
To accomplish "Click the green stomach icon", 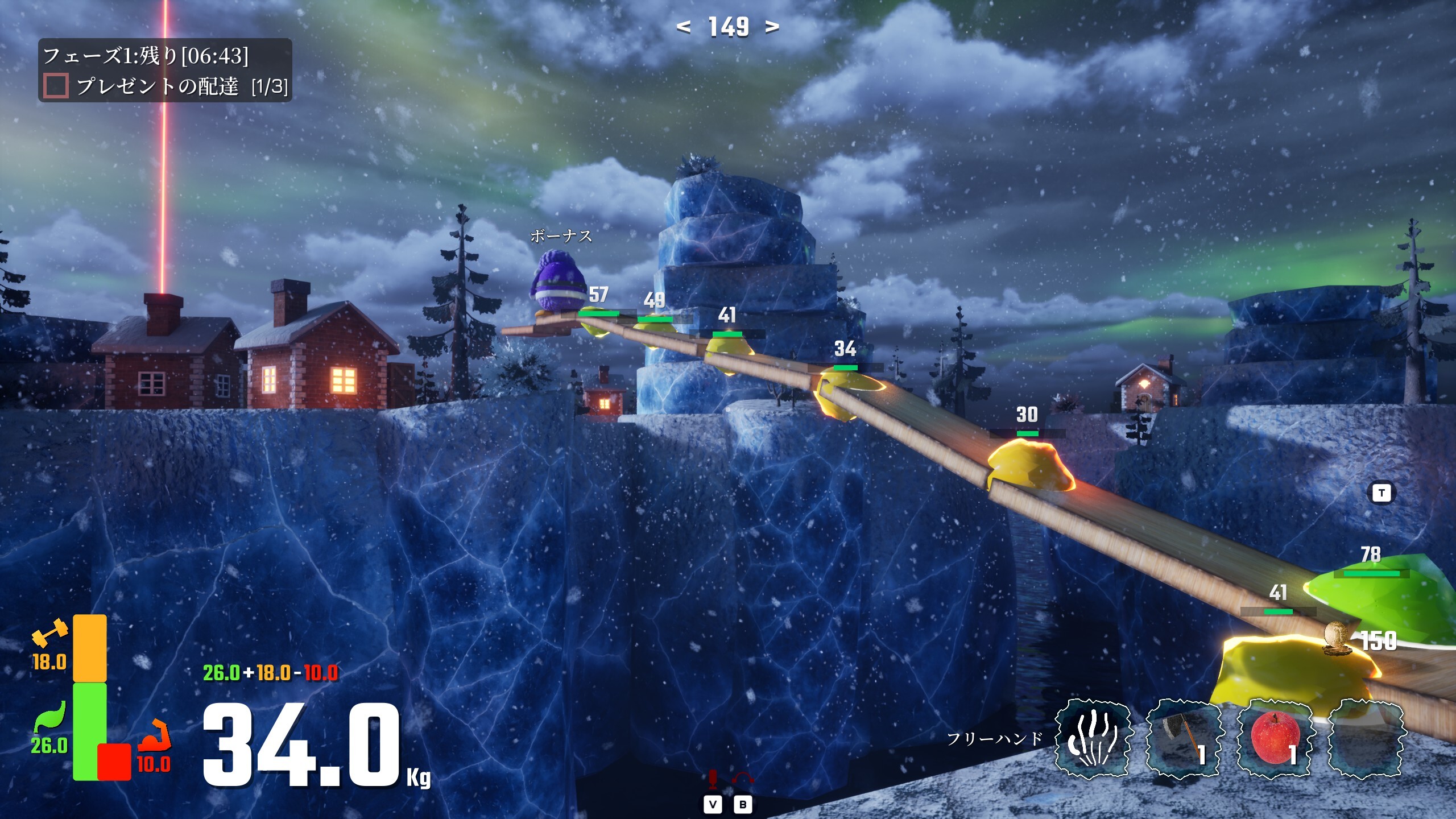I will point(50,717).
